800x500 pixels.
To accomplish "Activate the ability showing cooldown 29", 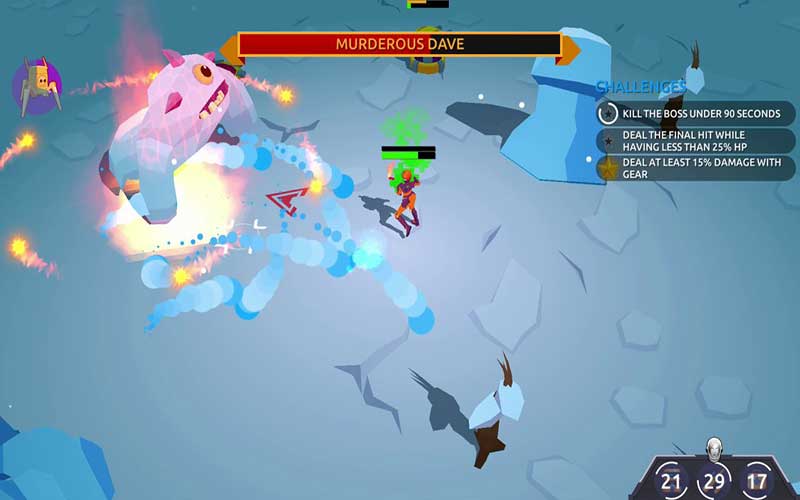I will 715,481.
